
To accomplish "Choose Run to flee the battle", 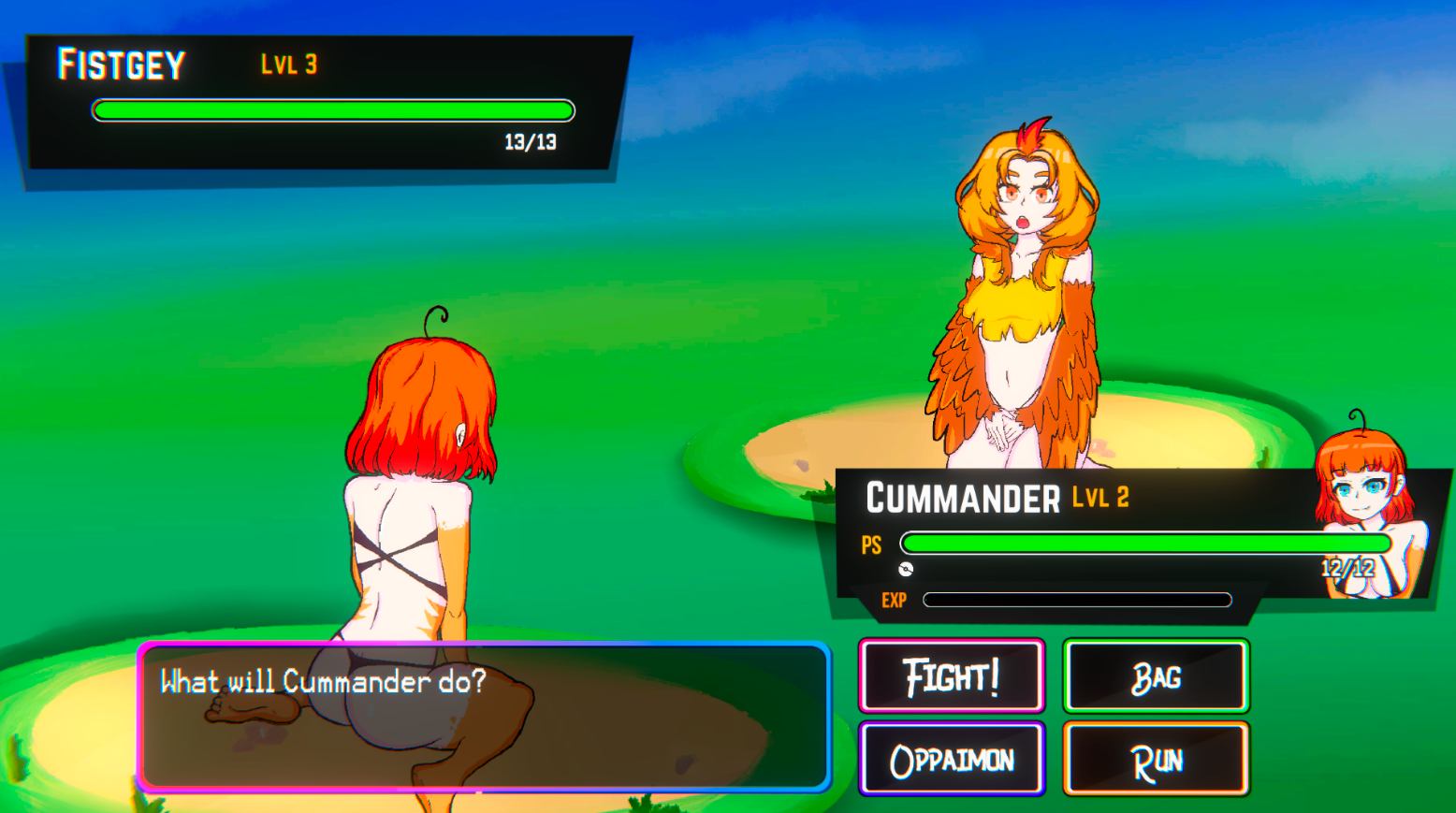I will (x=1156, y=760).
